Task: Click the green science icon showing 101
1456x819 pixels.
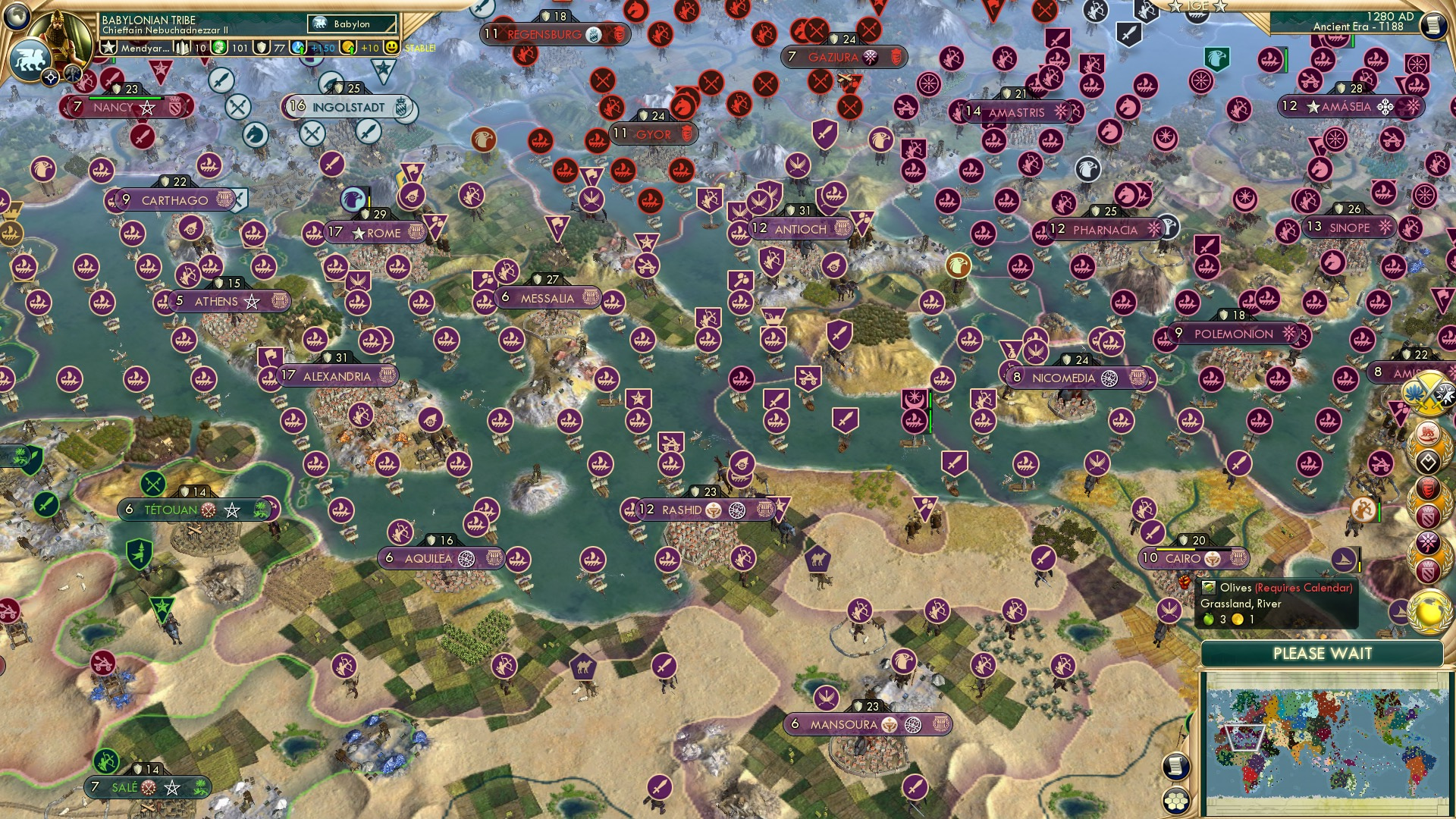Action: tap(219, 48)
